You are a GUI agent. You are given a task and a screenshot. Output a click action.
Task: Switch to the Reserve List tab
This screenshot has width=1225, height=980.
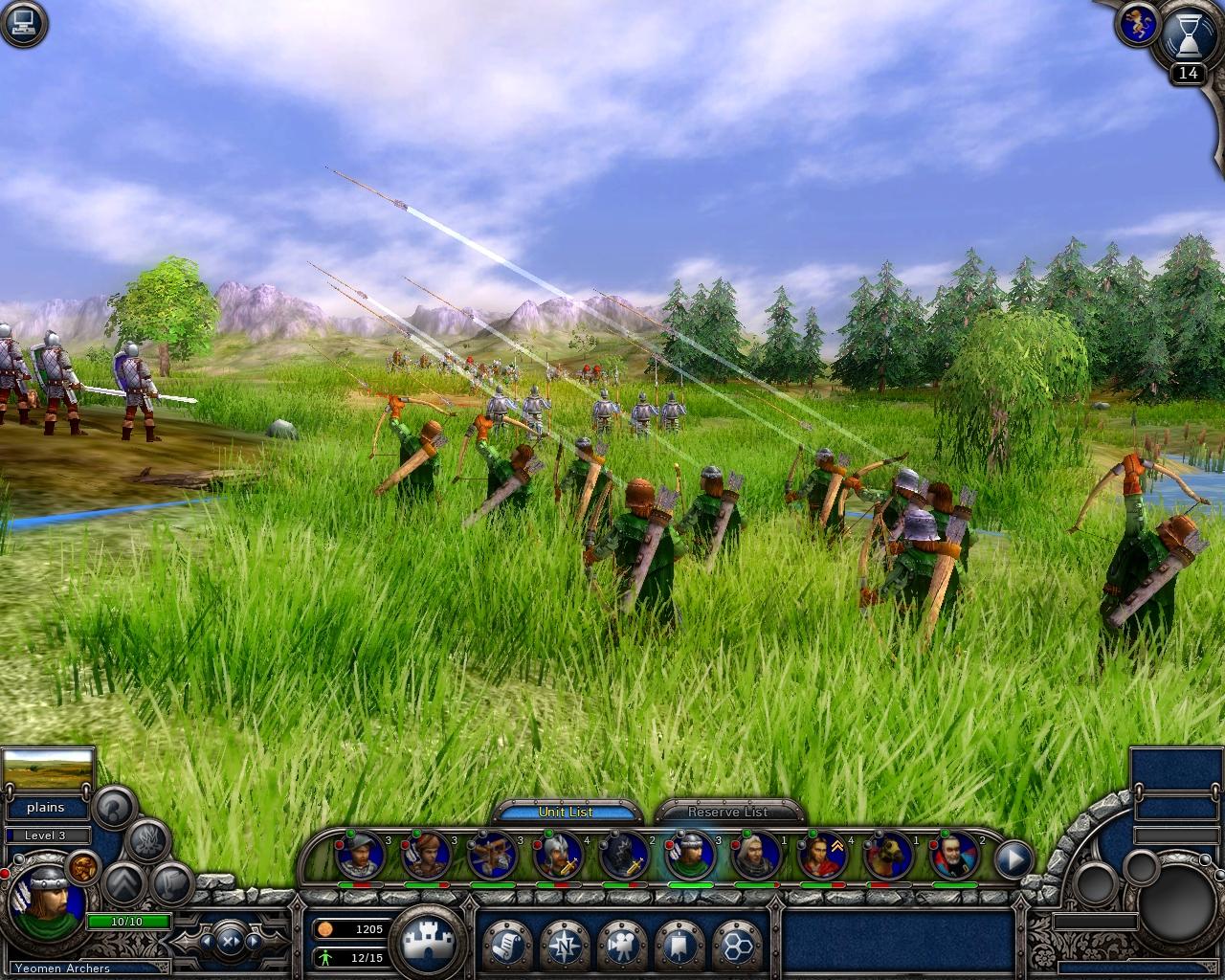tap(727, 812)
